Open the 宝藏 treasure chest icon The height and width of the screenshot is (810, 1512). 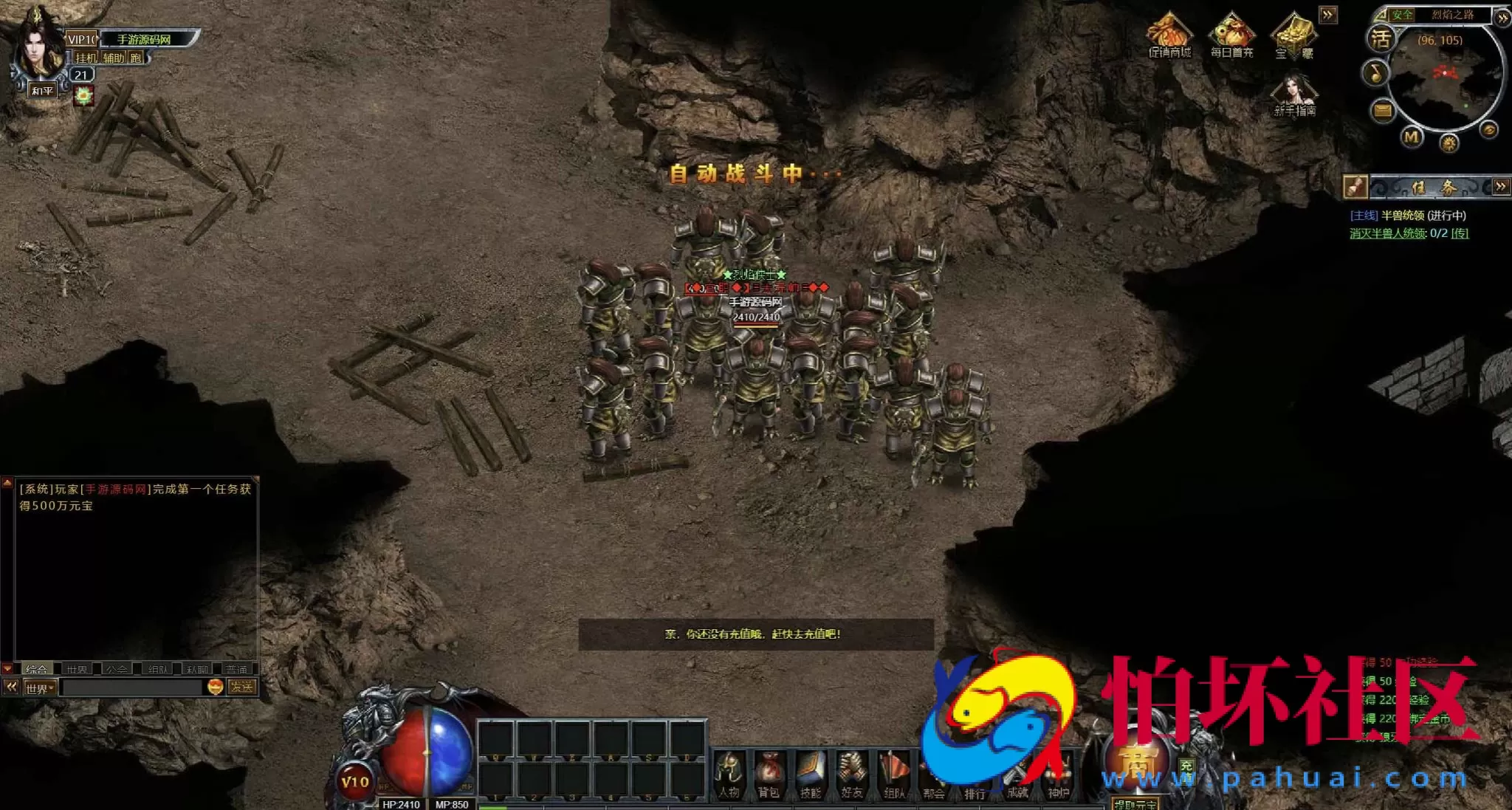click(1293, 34)
